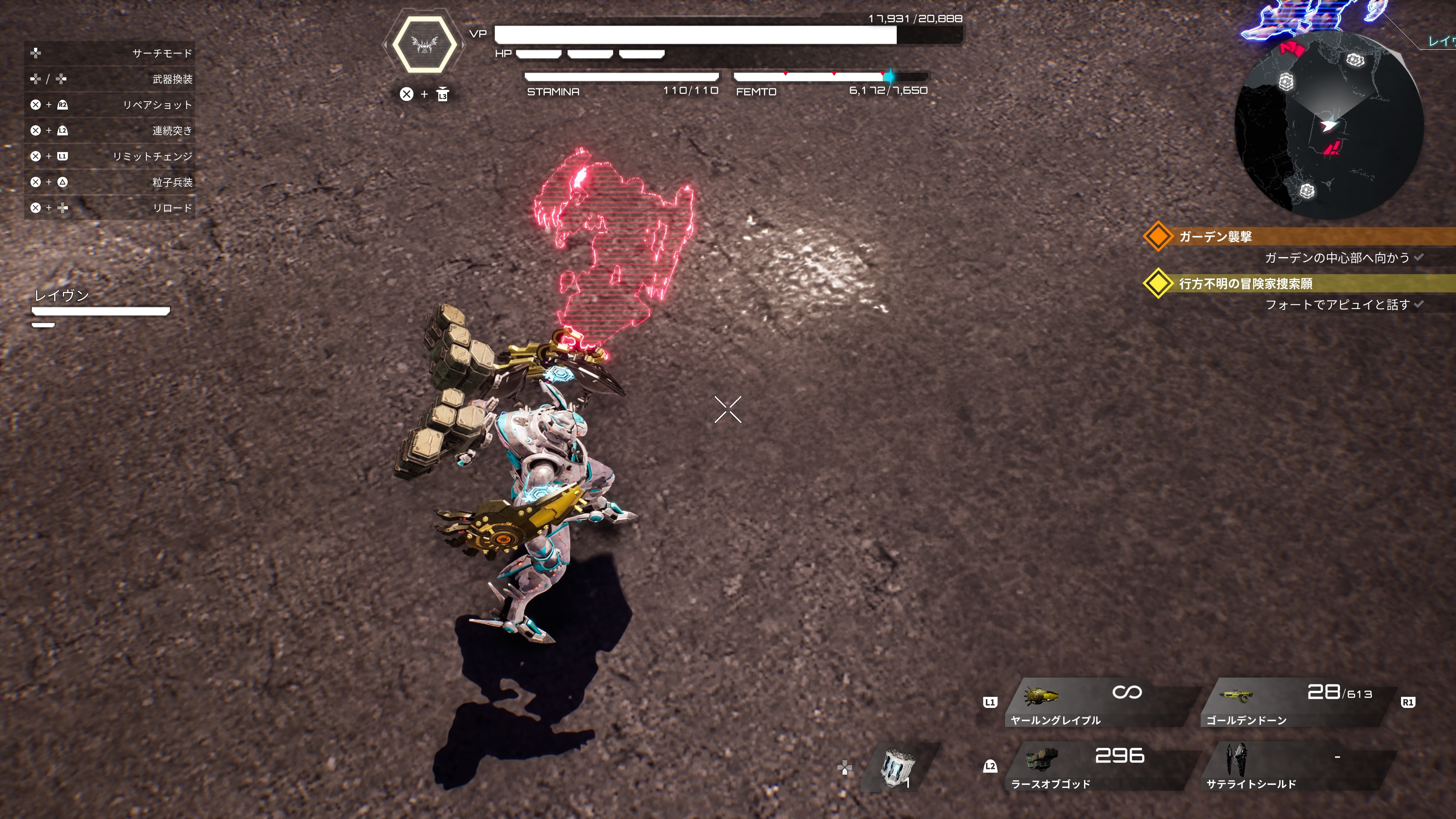Select the 連続突き shortcut row
The height and width of the screenshot is (819, 1456).
click(x=110, y=130)
